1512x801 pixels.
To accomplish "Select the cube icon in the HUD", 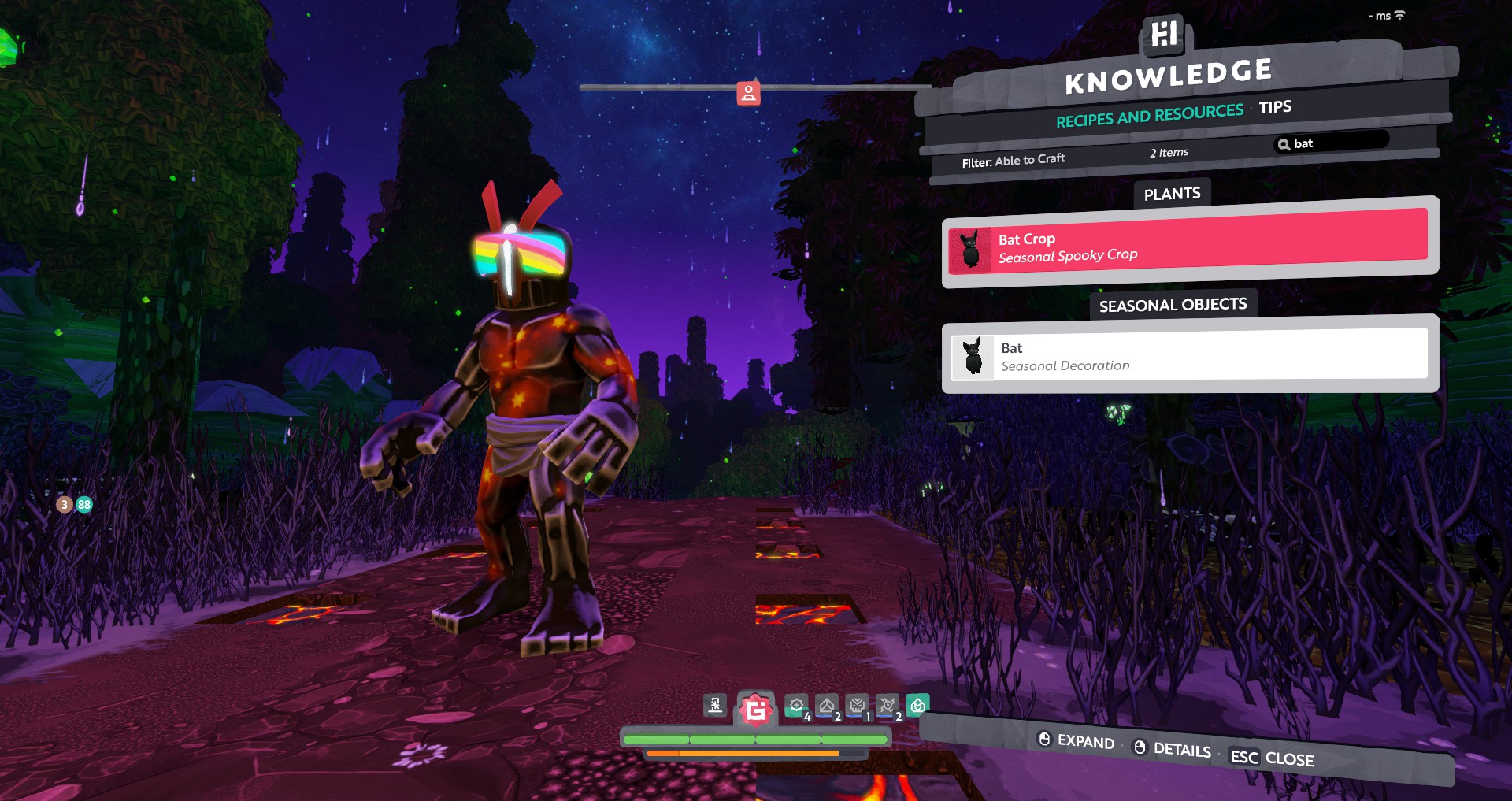I will click(x=827, y=706).
